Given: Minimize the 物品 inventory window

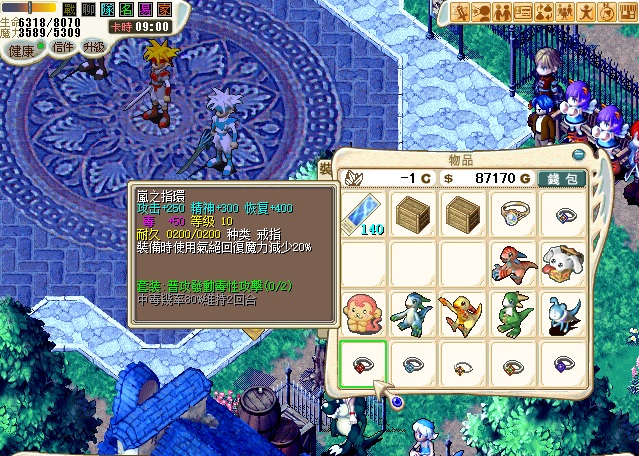Looking at the screenshot, I should tap(577, 155).
